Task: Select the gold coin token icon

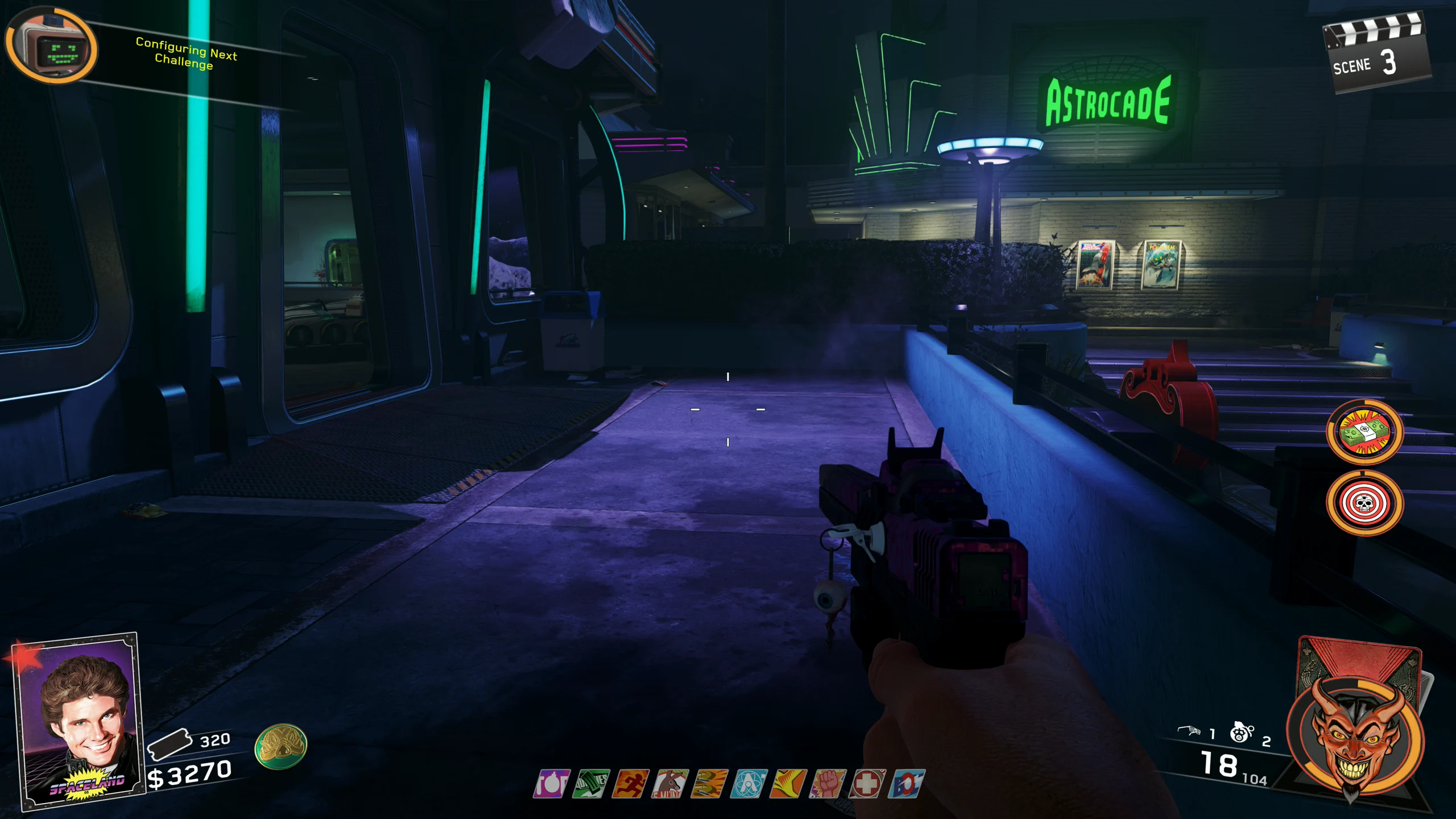Action: 280,746
